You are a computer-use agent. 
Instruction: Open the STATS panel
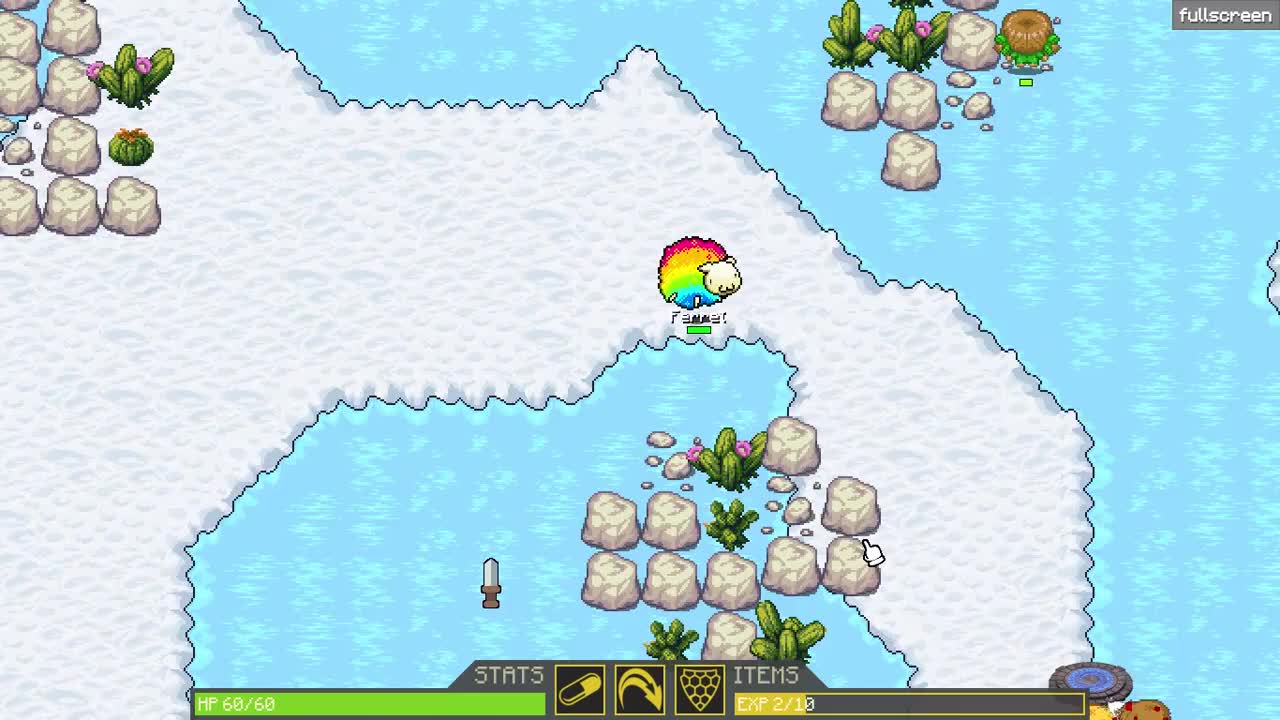pyautogui.click(x=512, y=675)
